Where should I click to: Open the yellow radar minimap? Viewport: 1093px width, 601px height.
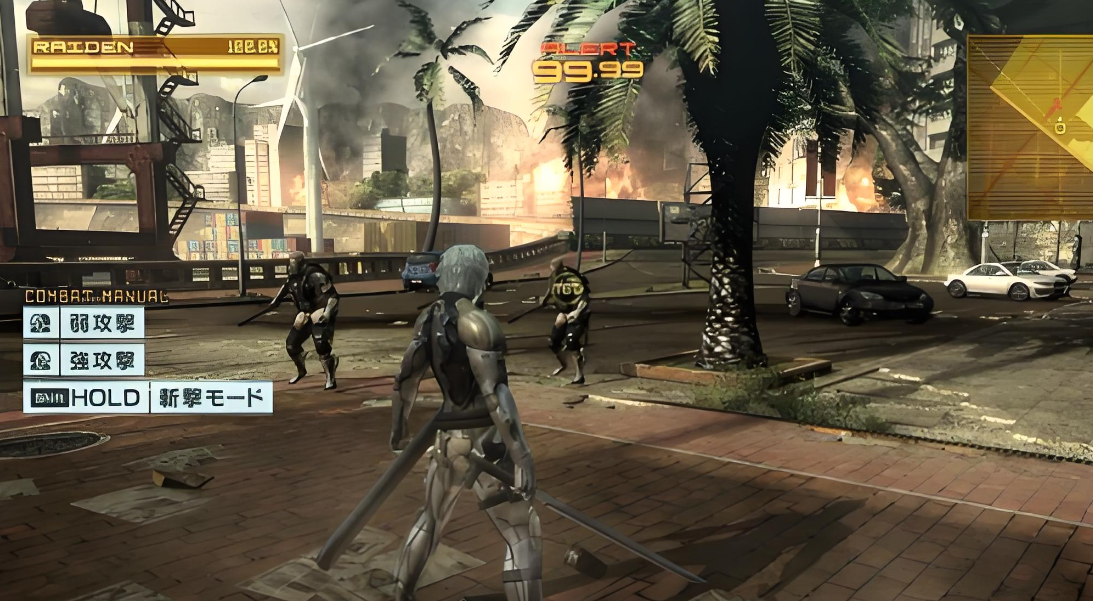[x=1030, y=127]
